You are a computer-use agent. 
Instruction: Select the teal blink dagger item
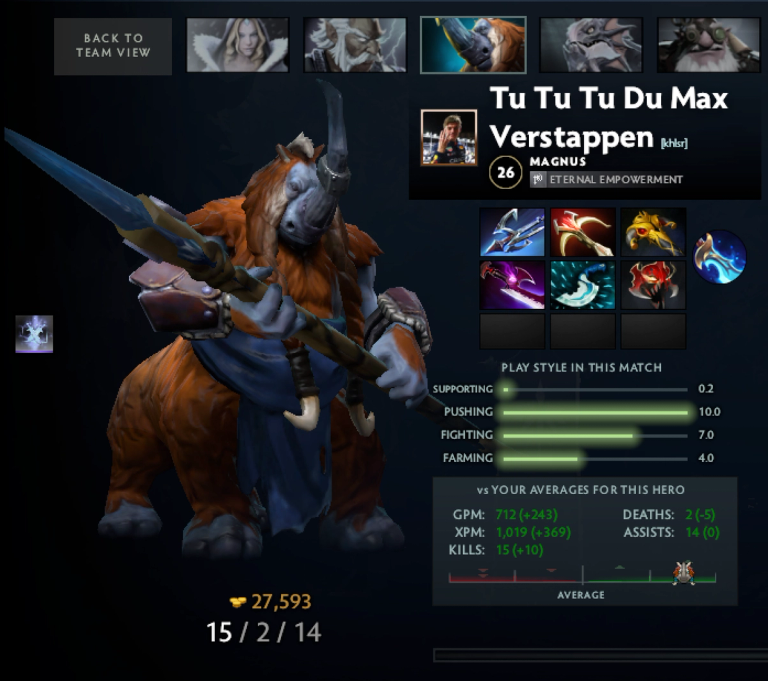(x=582, y=285)
